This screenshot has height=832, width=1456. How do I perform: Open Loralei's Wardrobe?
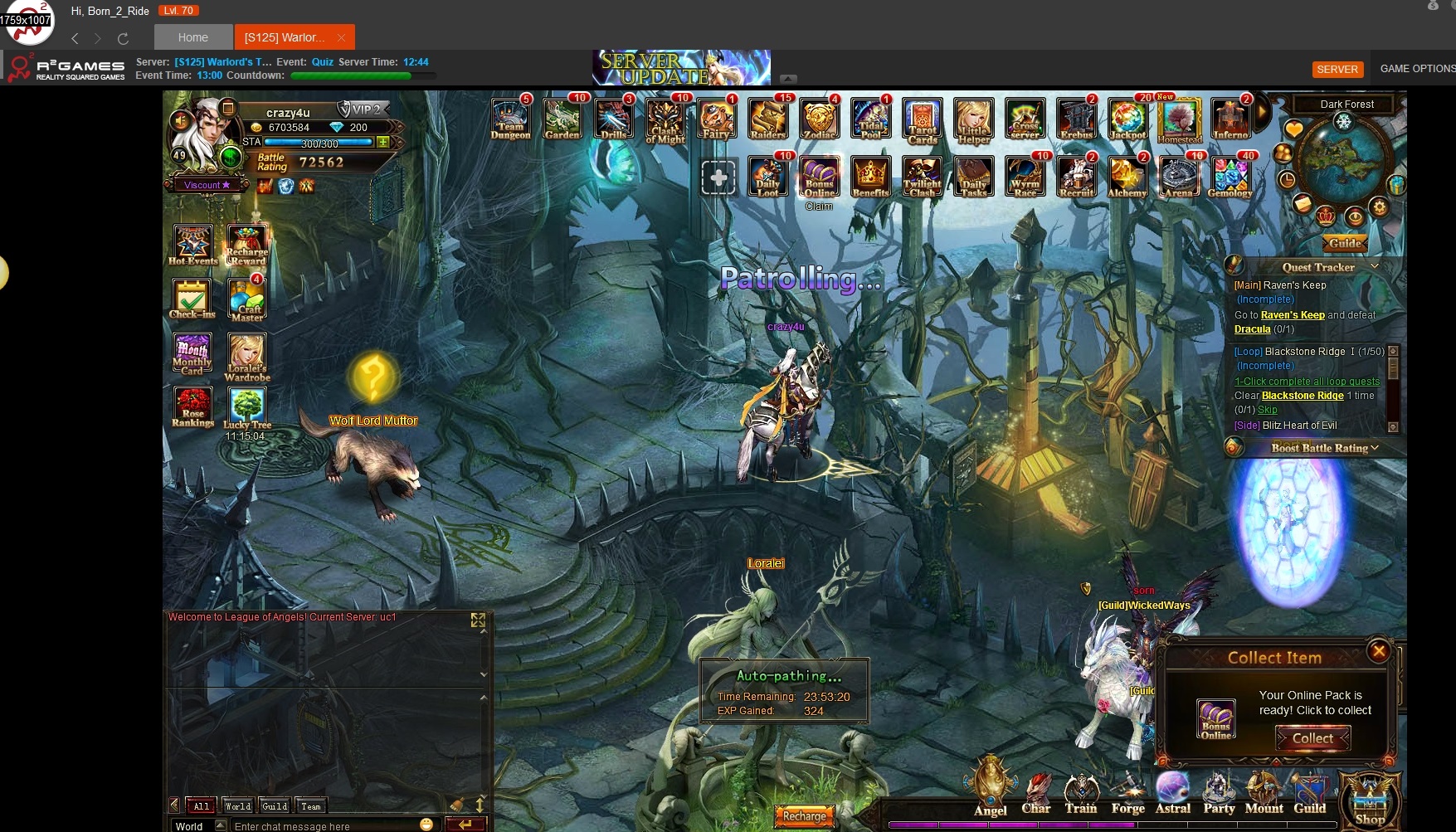[247, 357]
